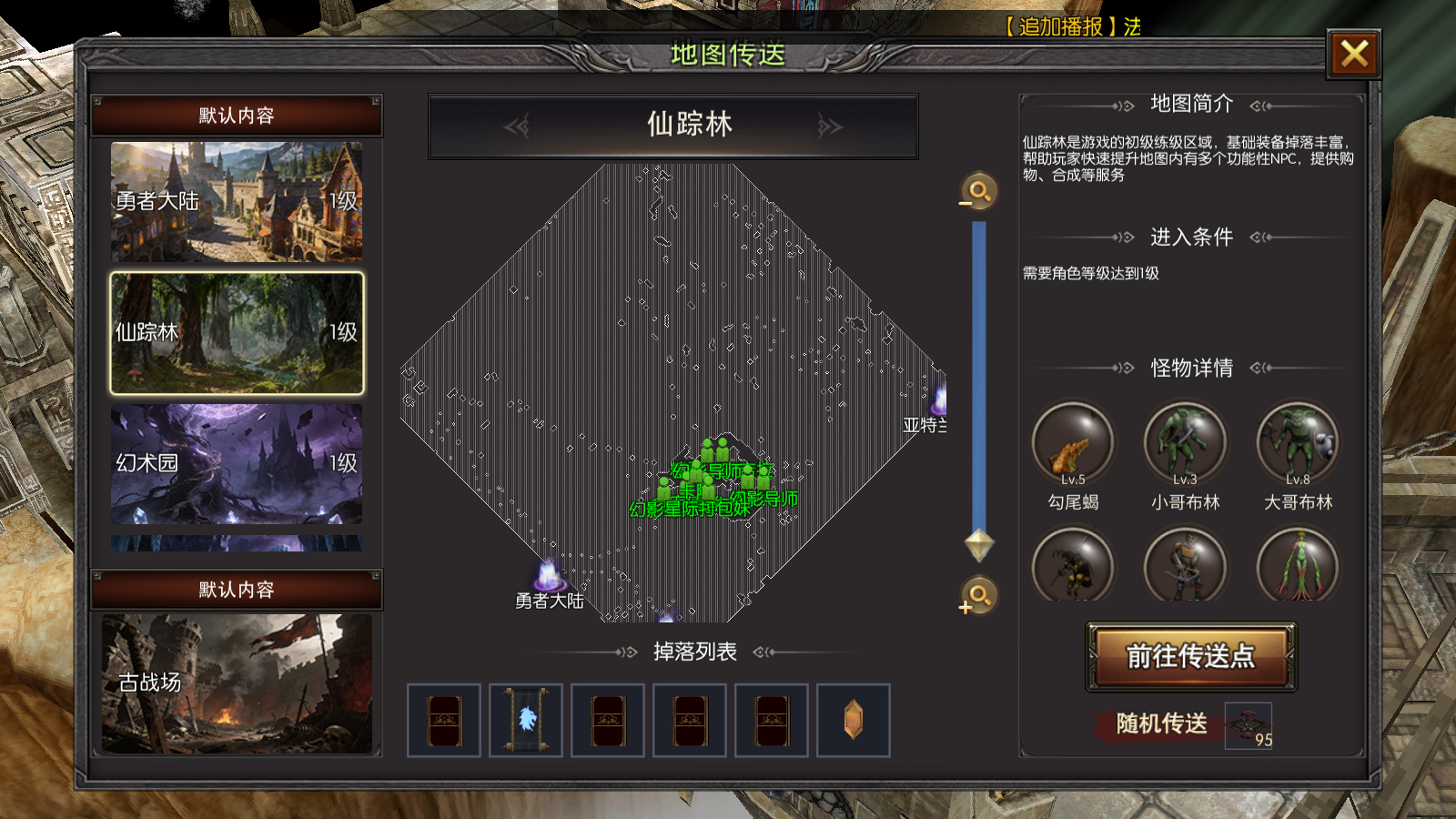Close the 地图传送 map teleport window

[1353, 55]
